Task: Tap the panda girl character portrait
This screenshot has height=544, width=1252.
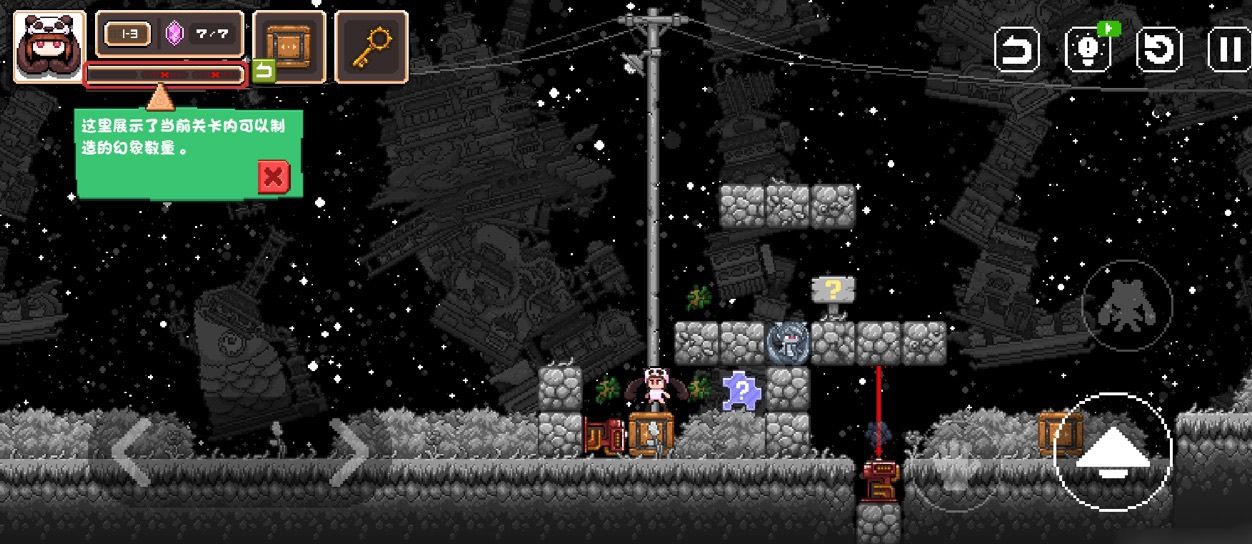Action: pos(48,45)
